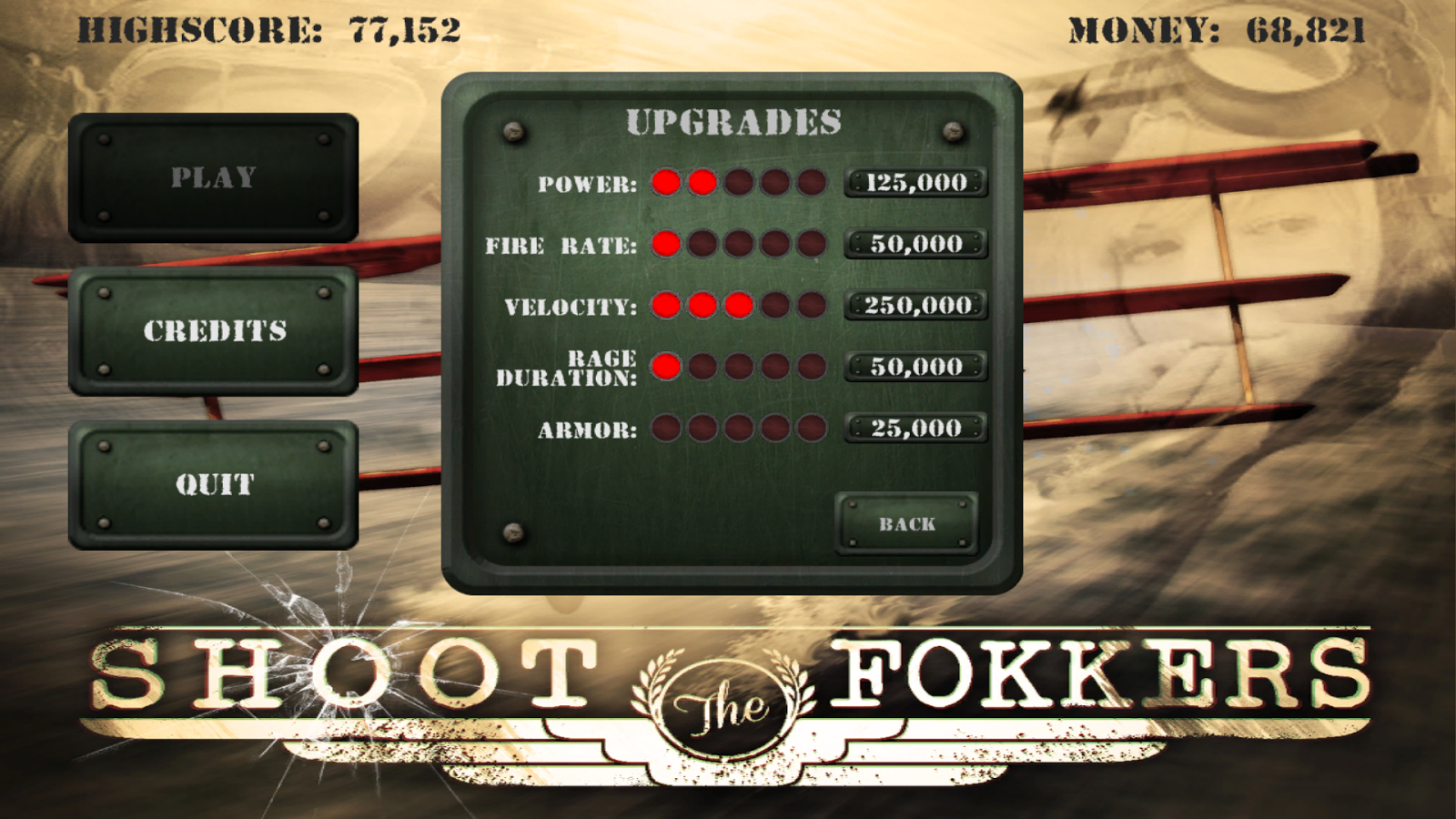
Task: Purchase the Velocity upgrade for 250,000
Action: (x=915, y=306)
